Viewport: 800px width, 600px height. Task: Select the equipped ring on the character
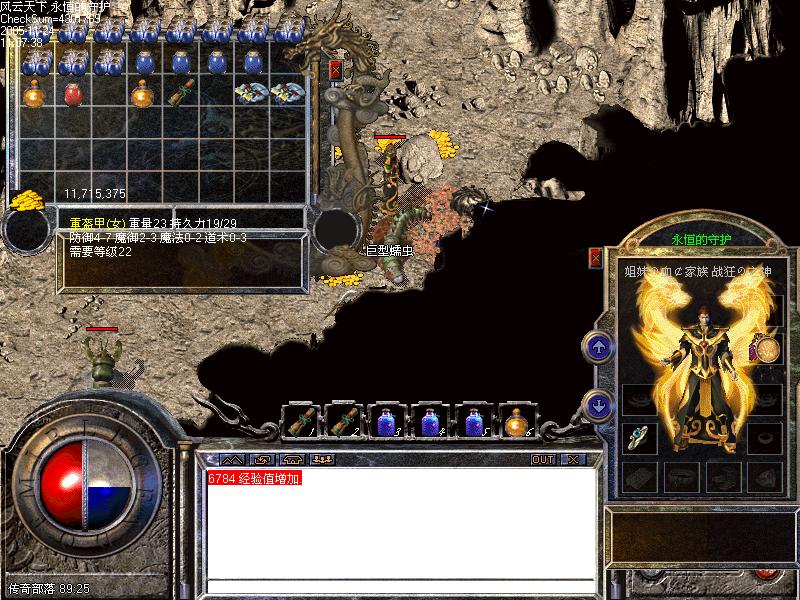click(x=637, y=436)
